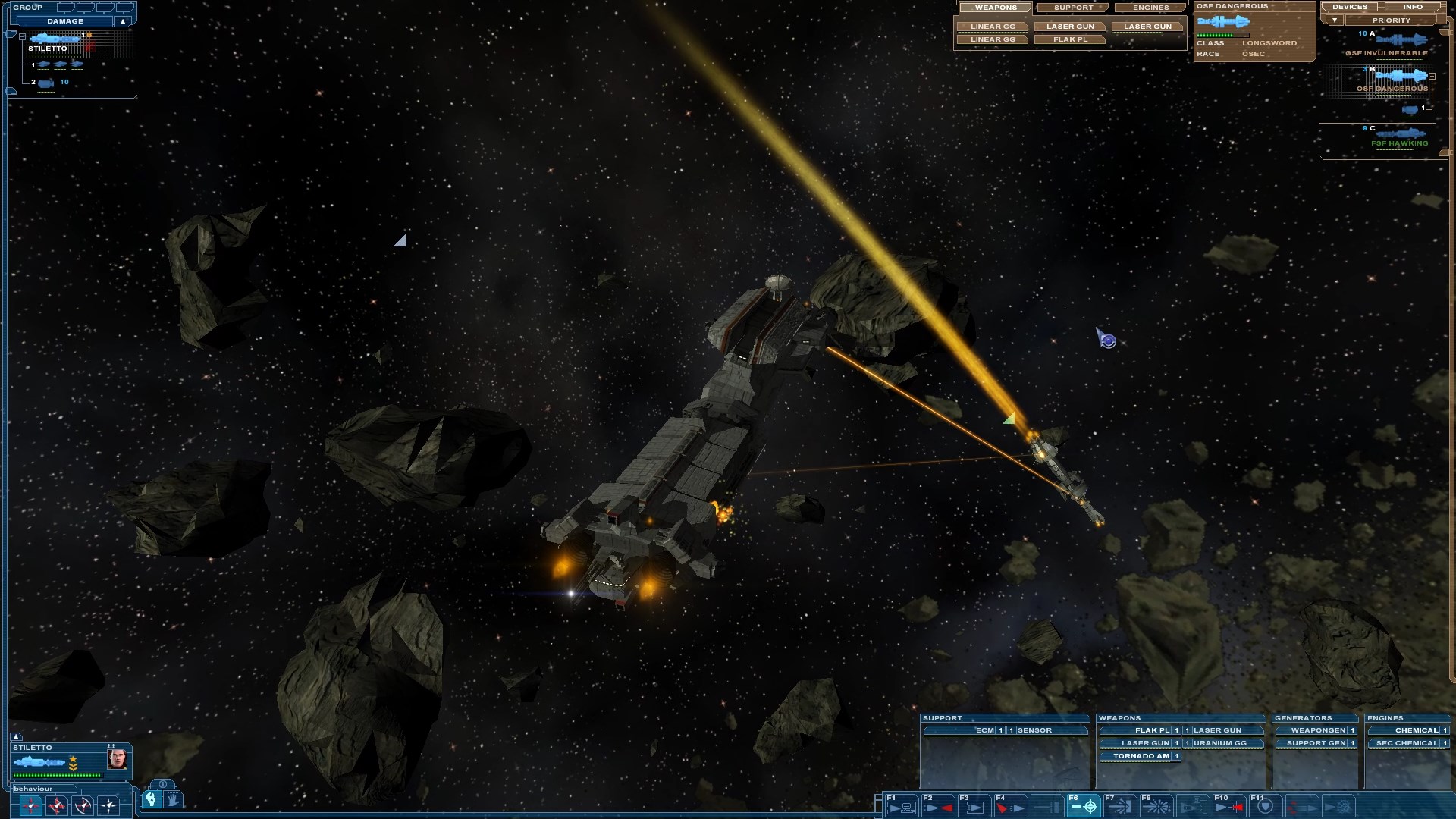Activate the F6 target crosshair command
The height and width of the screenshot is (819, 1456).
tap(1084, 805)
